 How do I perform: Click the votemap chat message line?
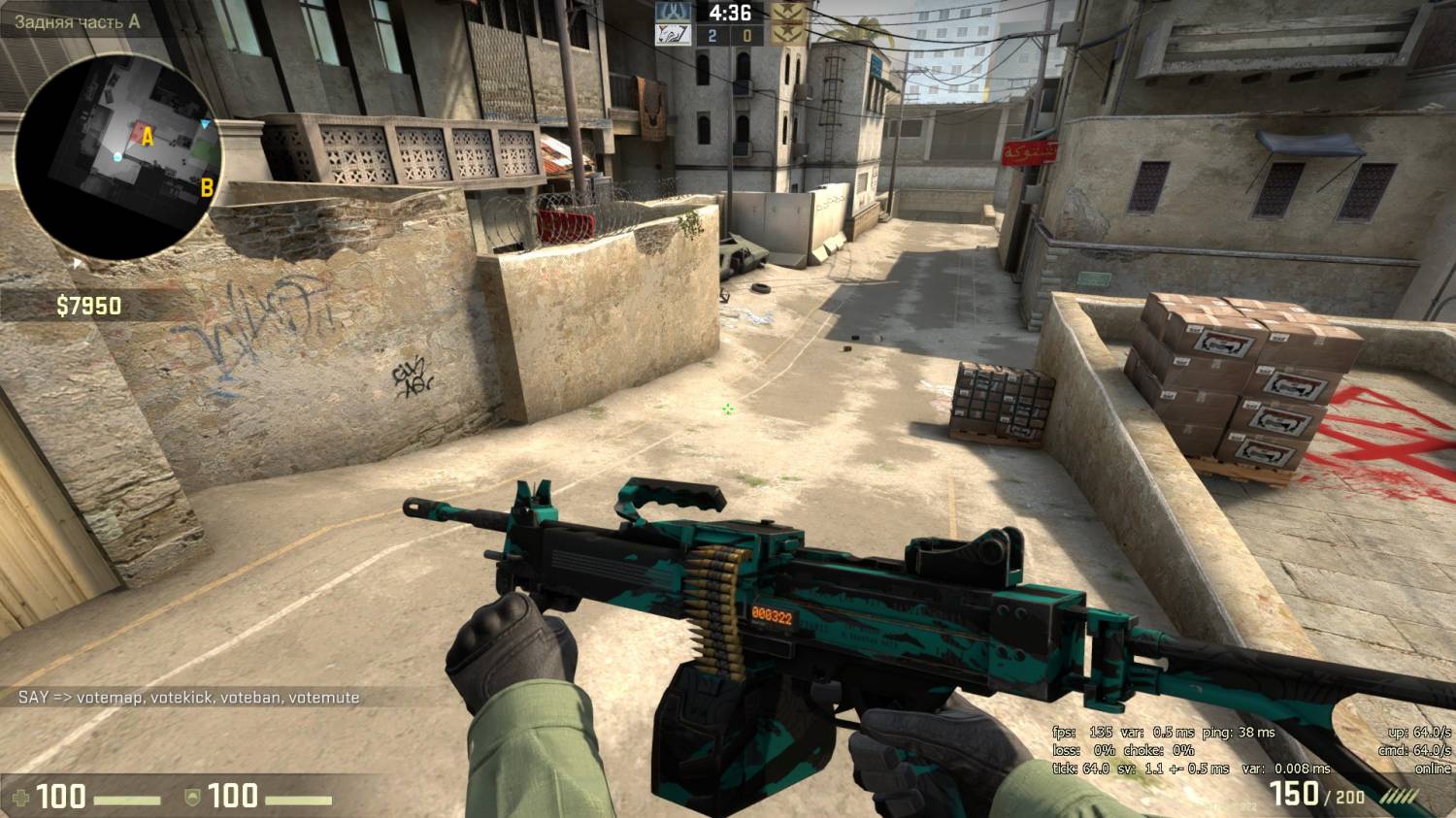189,697
